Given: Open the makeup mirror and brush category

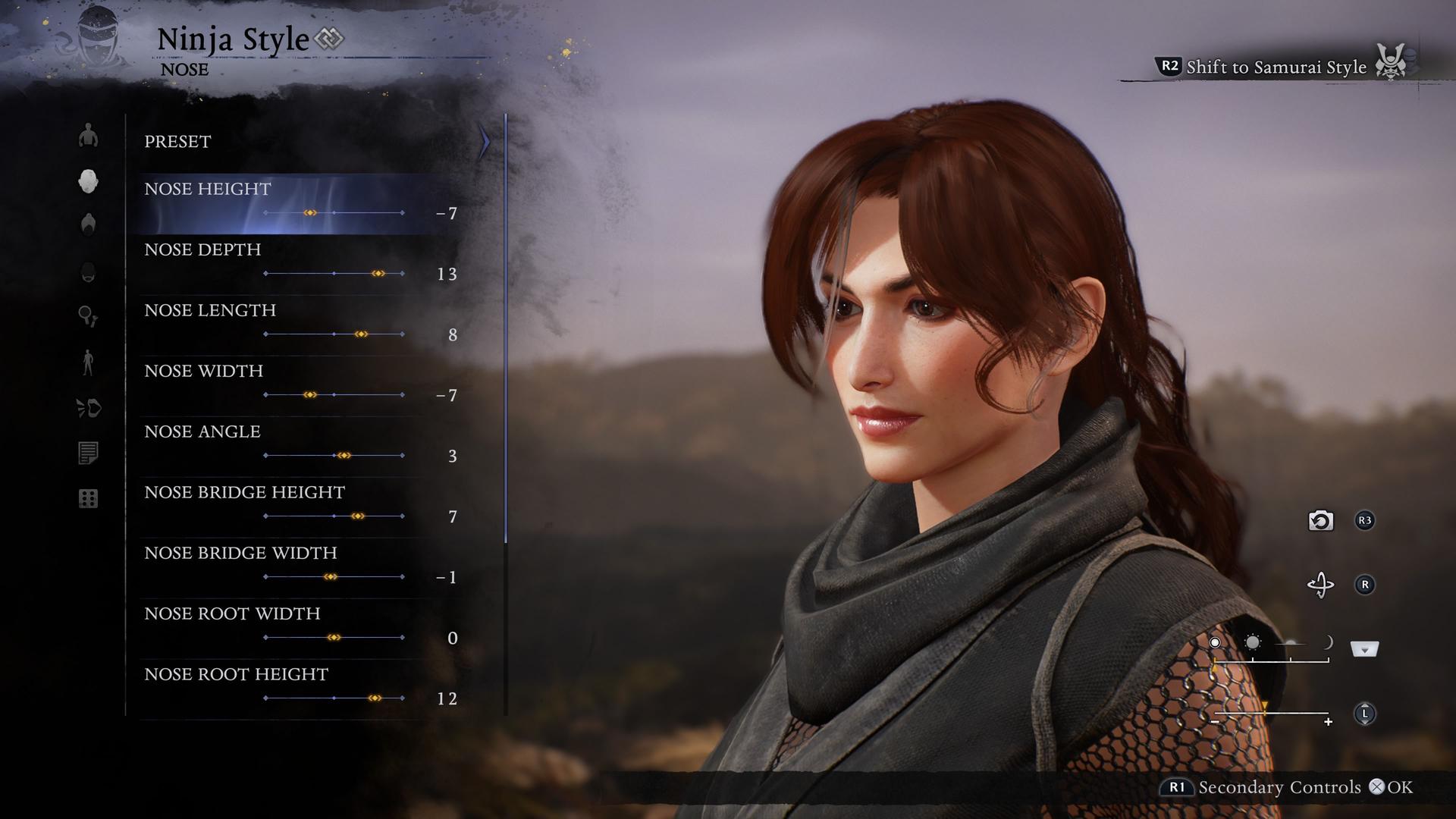Looking at the screenshot, I should coord(89,316).
